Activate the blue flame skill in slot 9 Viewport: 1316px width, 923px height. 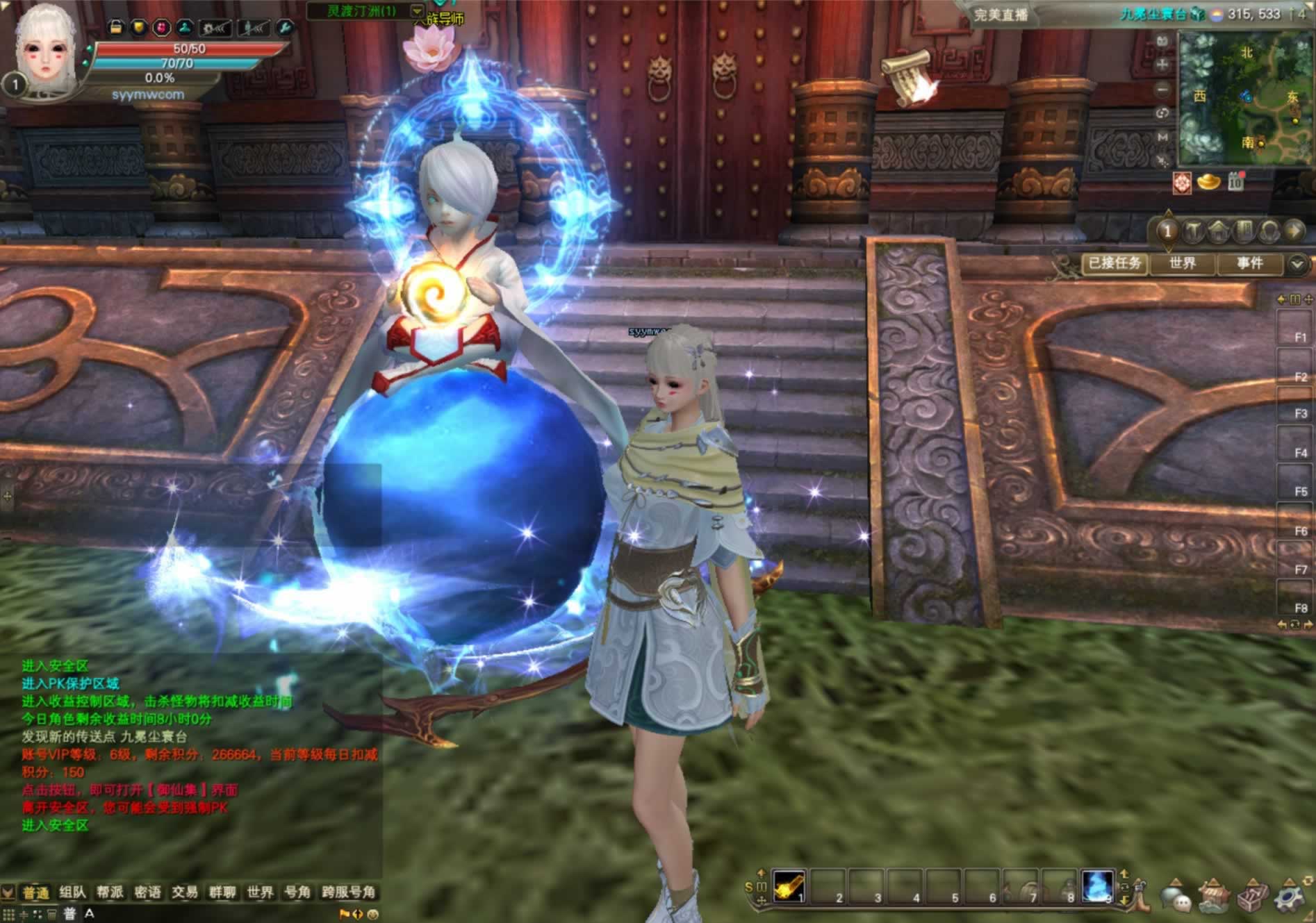[x=1098, y=886]
